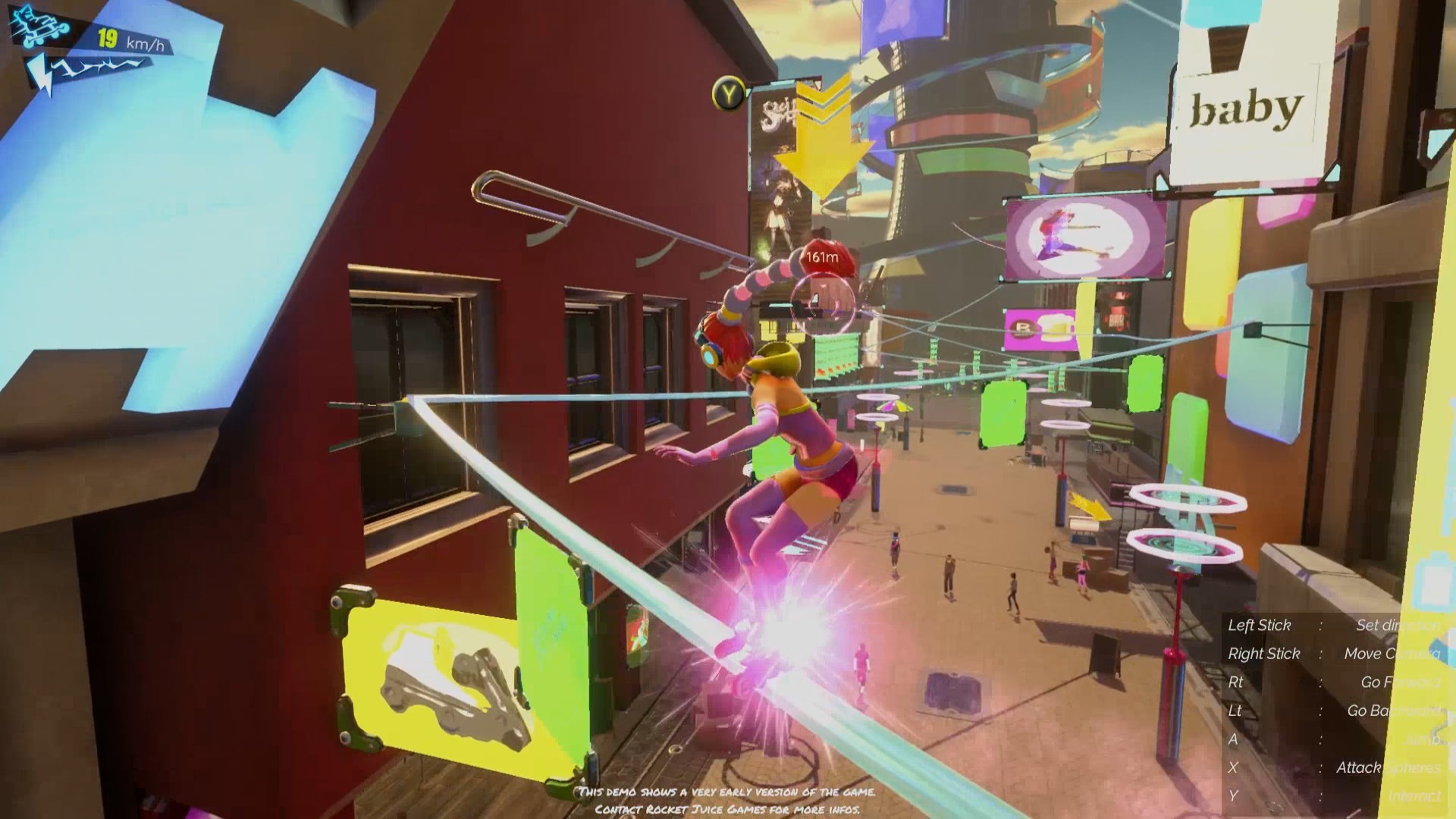Image resolution: width=1456 pixels, height=819 pixels.
Task: Click the 'baby' sign in the top right
Action: click(1244, 108)
